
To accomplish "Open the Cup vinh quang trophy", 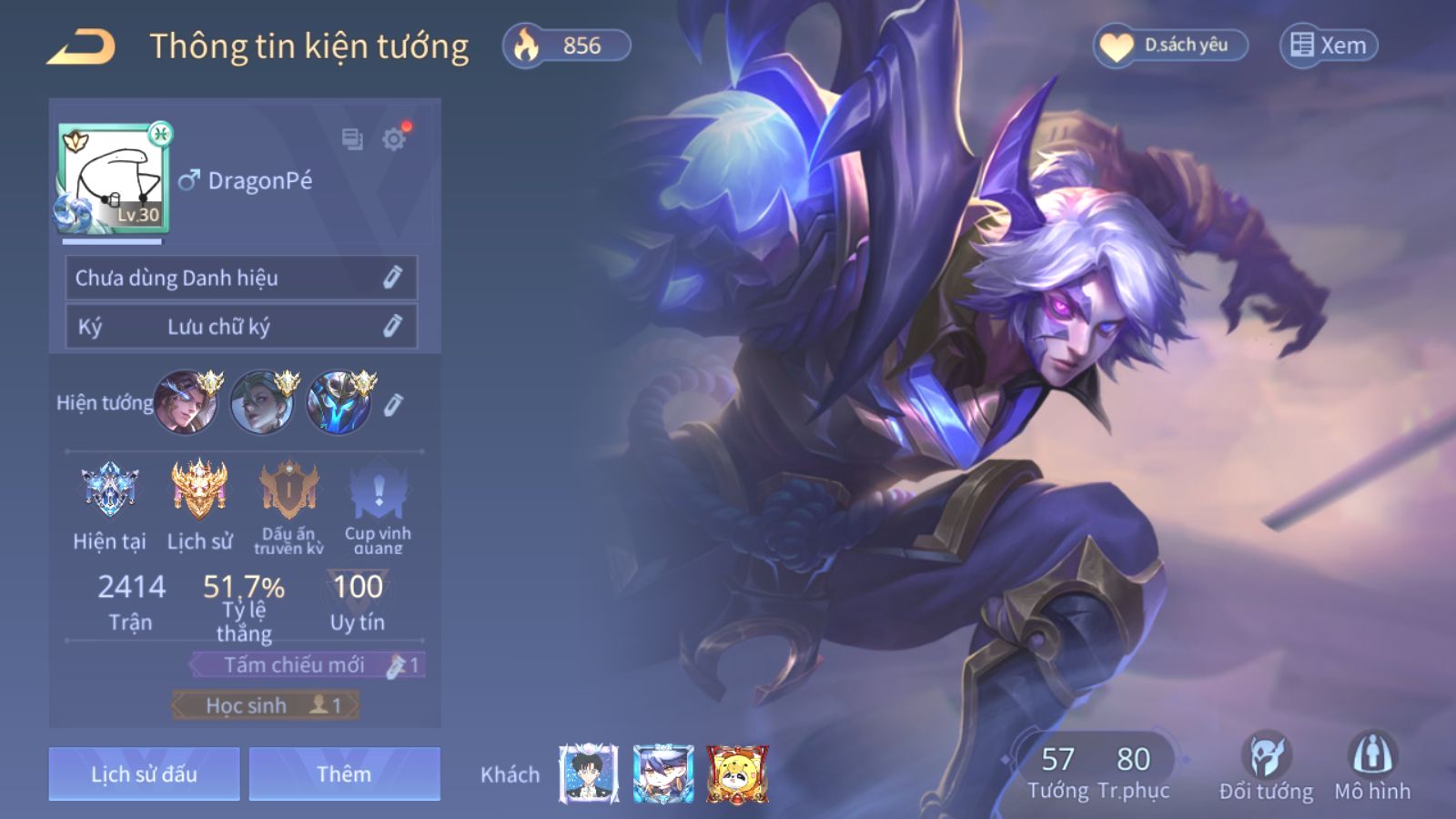I will click(x=378, y=491).
